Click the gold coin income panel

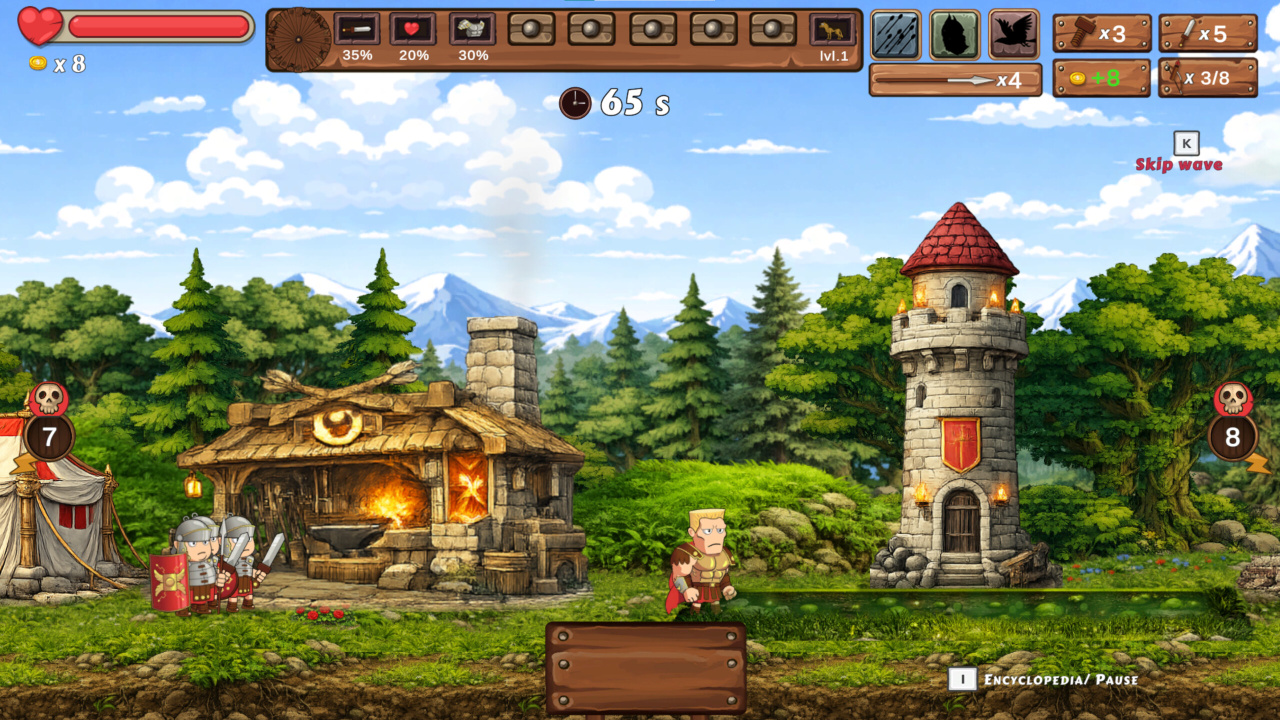coord(1102,78)
